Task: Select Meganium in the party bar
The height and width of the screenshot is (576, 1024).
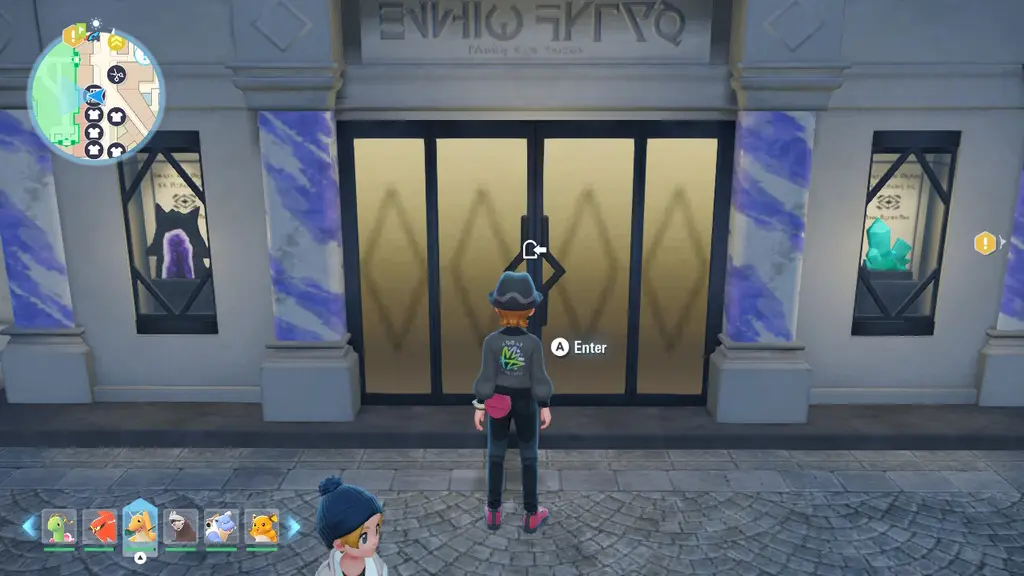Action: tap(59, 526)
